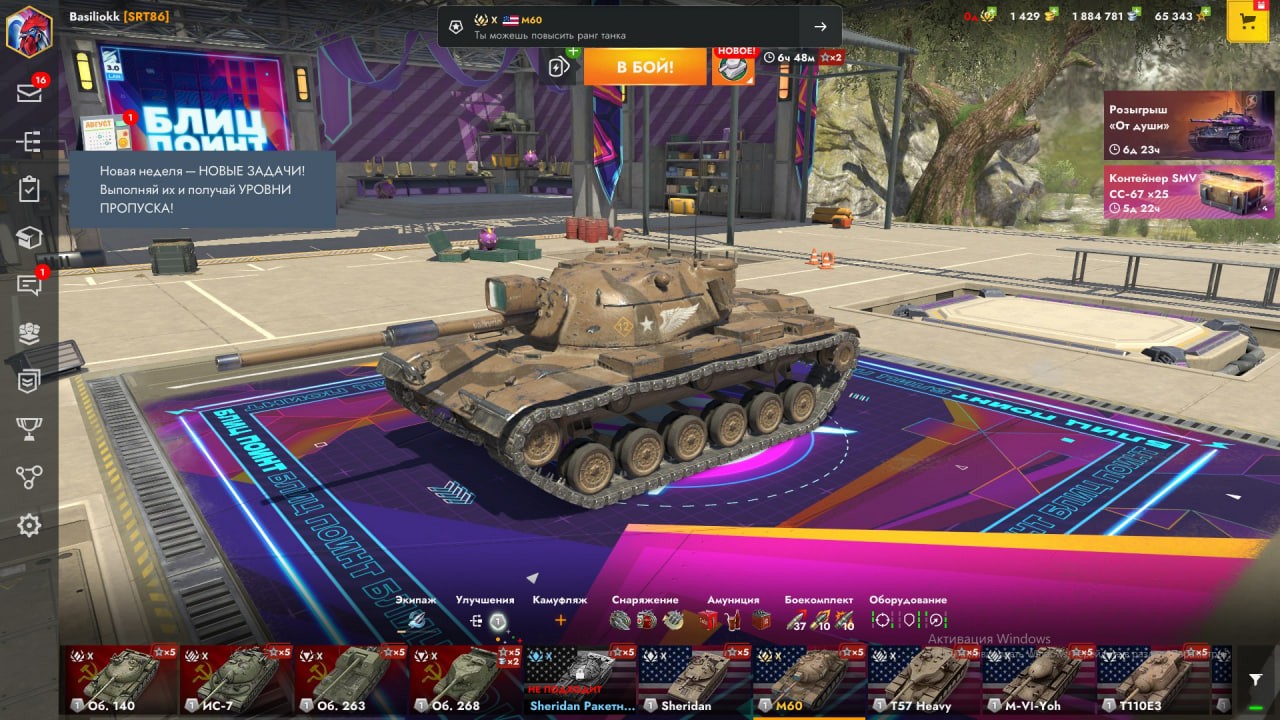The width and height of the screenshot is (1280, 720).
Task: Choose the Sheridan tank thumbnail
Action: coord(694,679)
